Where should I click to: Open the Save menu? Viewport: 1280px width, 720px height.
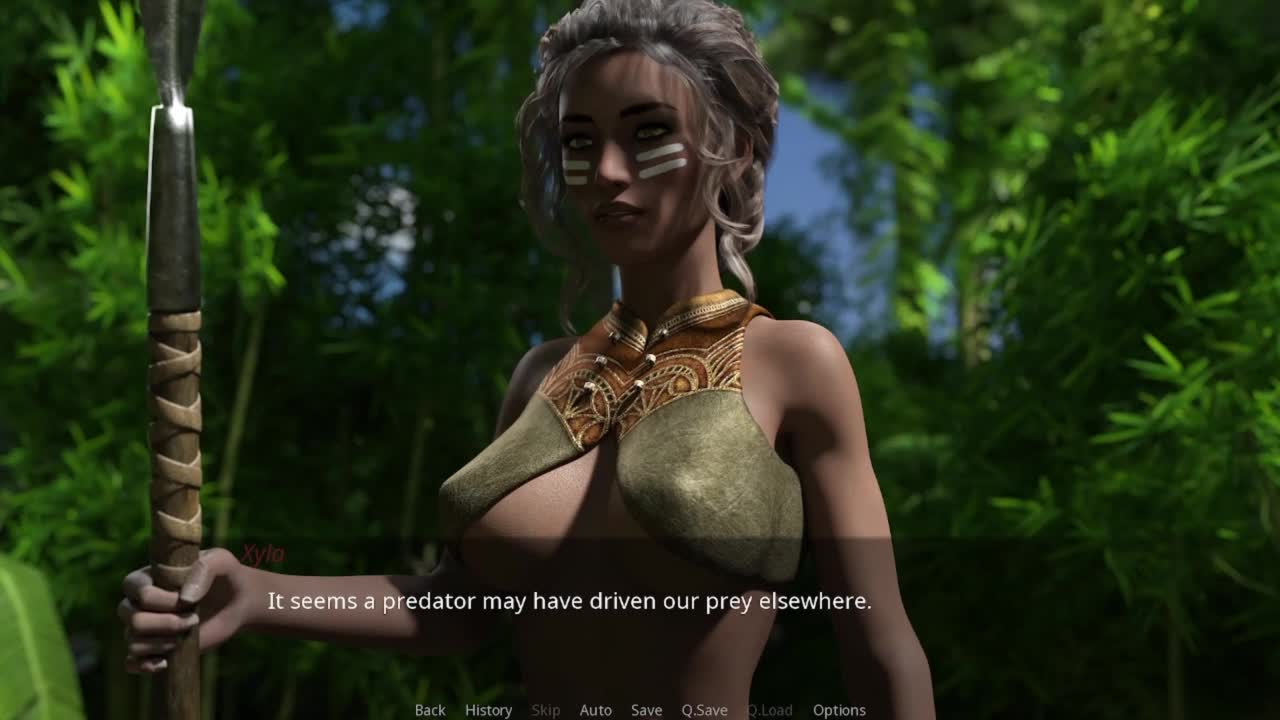646,710
